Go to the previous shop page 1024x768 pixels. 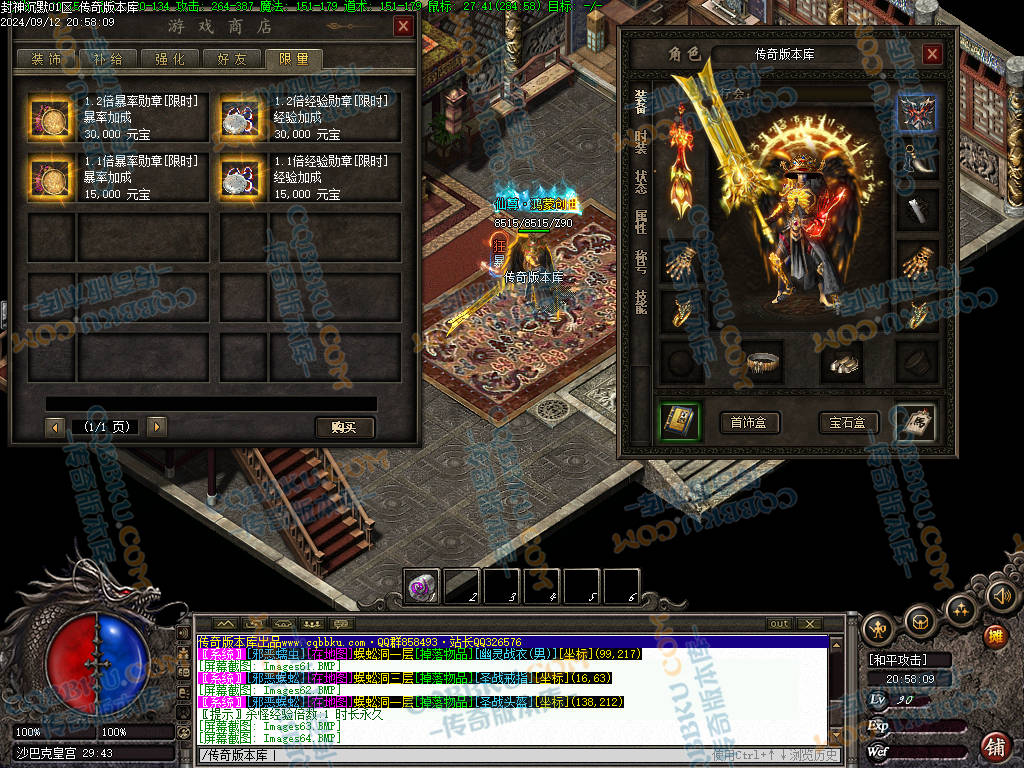56,427
